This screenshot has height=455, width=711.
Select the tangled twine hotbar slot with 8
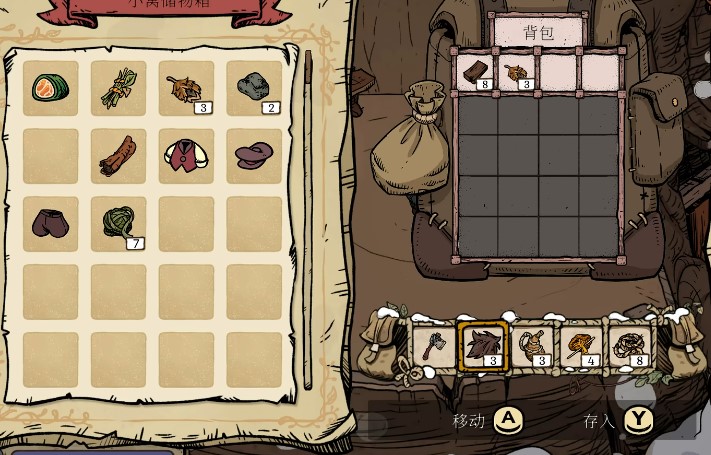(630, 346)
